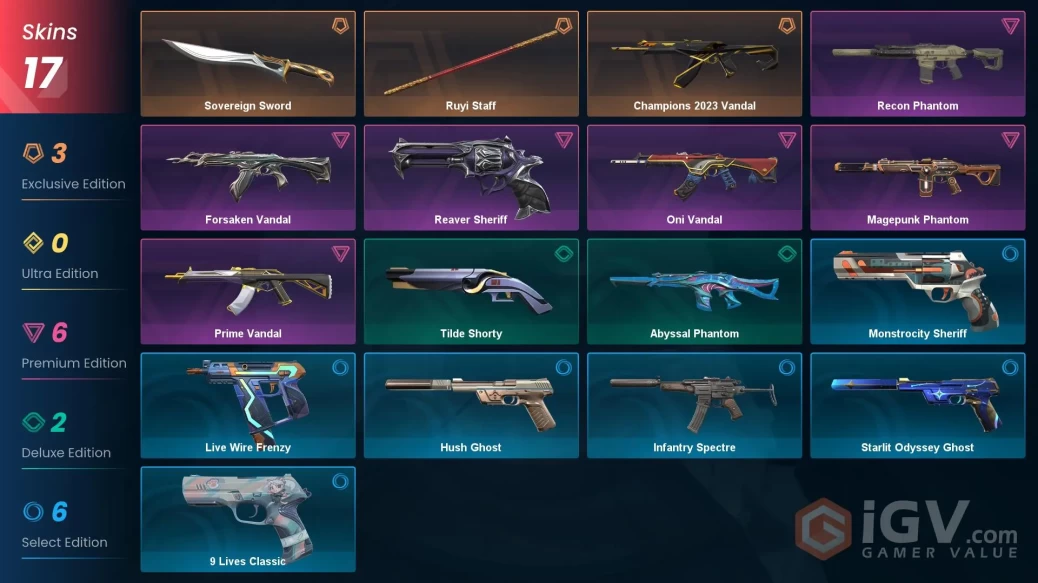Show the Exclusive Edition skin category
This screenshot has width=1038, height=583.
(73, 167)
